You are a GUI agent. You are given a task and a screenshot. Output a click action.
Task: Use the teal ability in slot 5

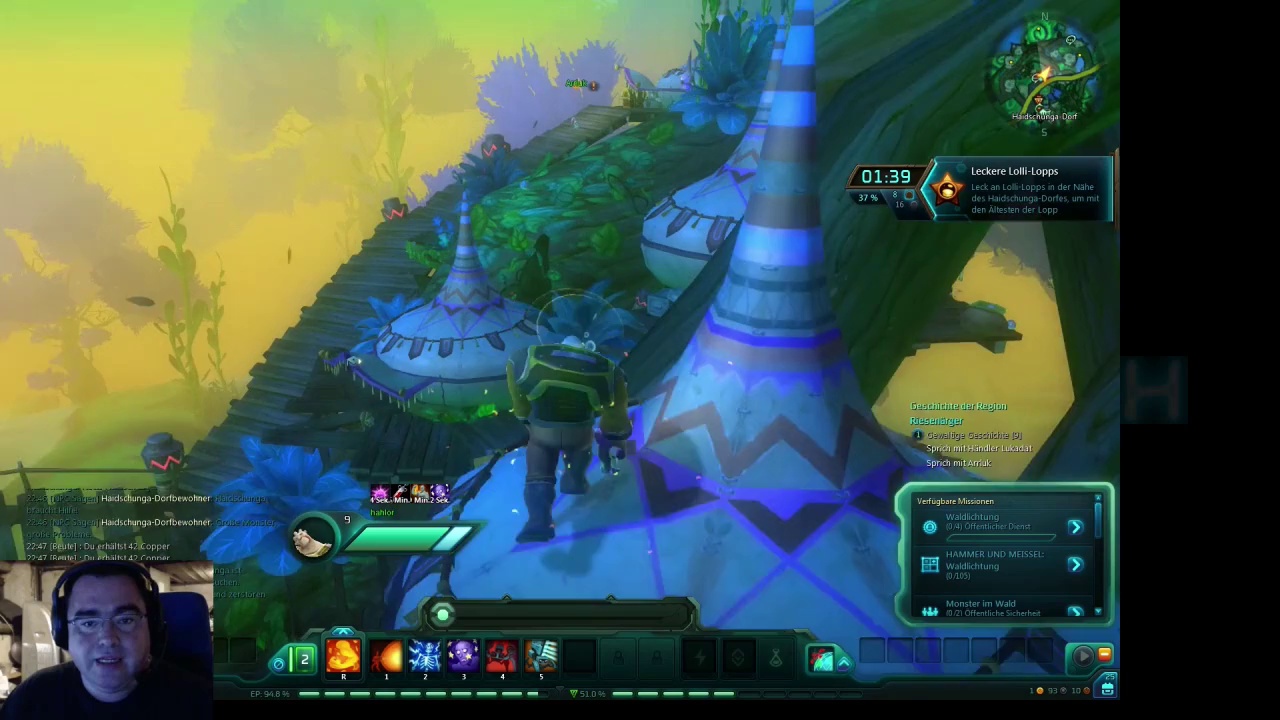click(x=541, y=657)
